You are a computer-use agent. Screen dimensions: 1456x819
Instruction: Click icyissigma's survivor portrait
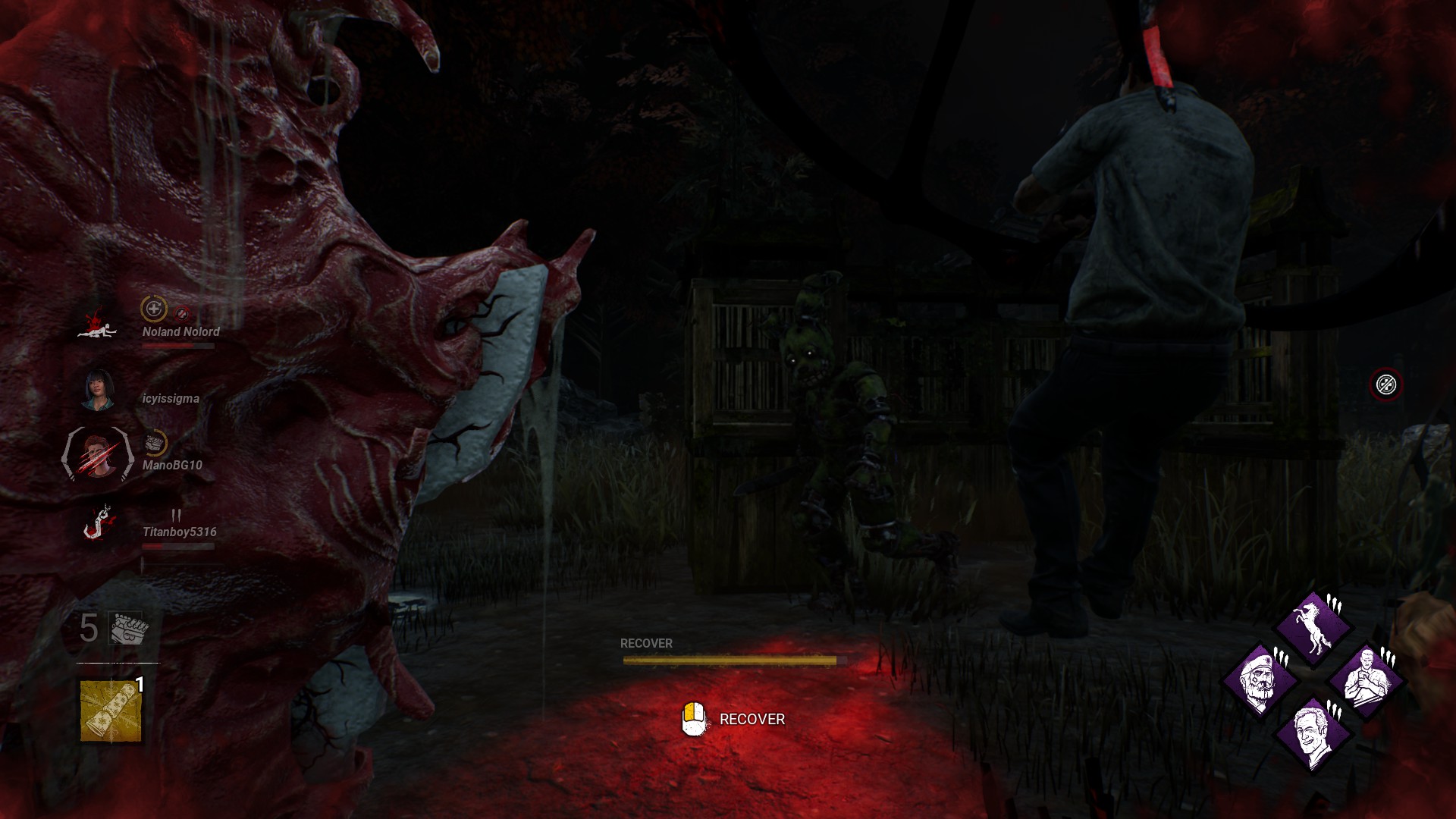click(98, 390)
